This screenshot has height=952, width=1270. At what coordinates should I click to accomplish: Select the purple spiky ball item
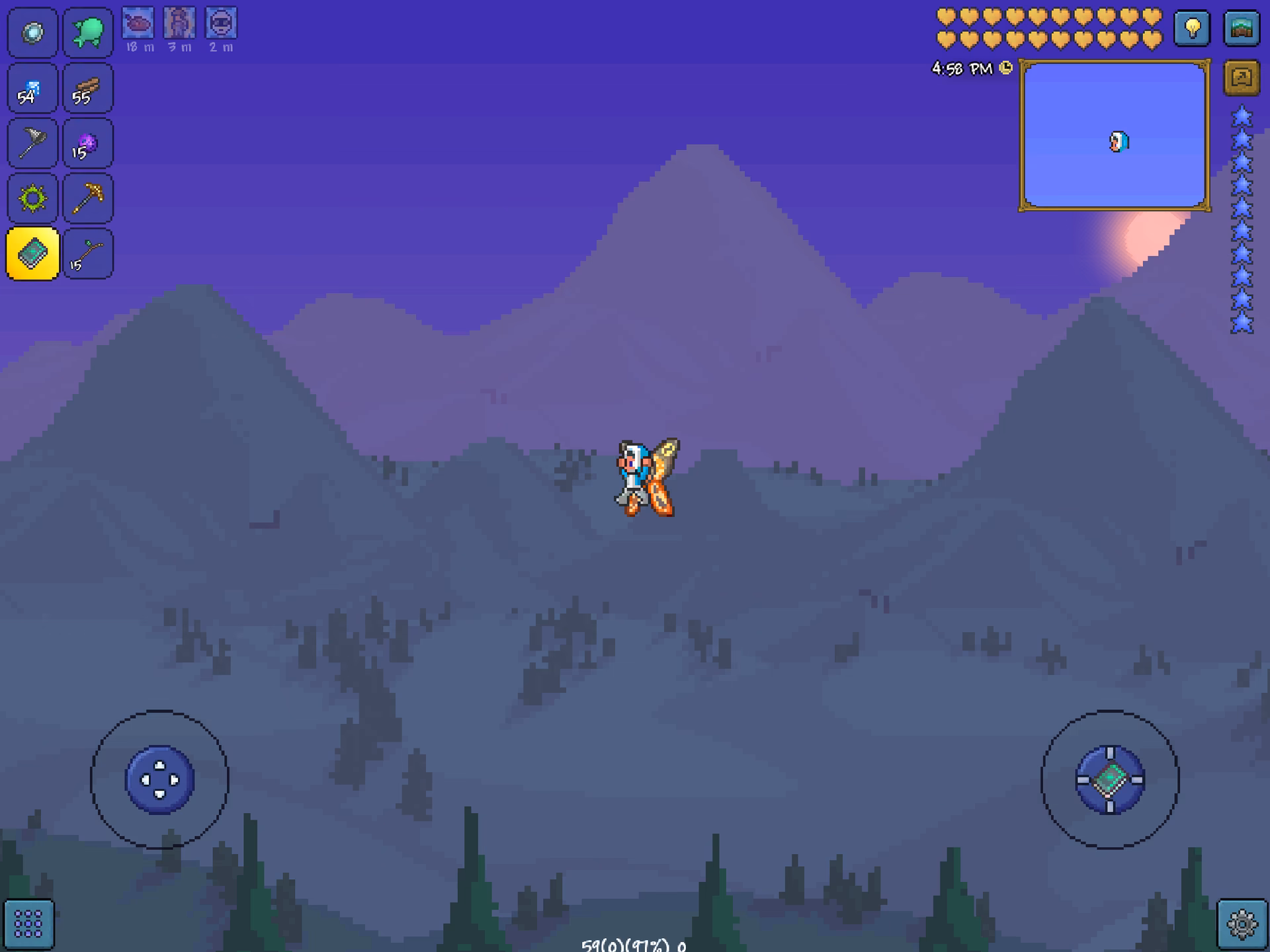pyautogui.click(x=88, y=143)
